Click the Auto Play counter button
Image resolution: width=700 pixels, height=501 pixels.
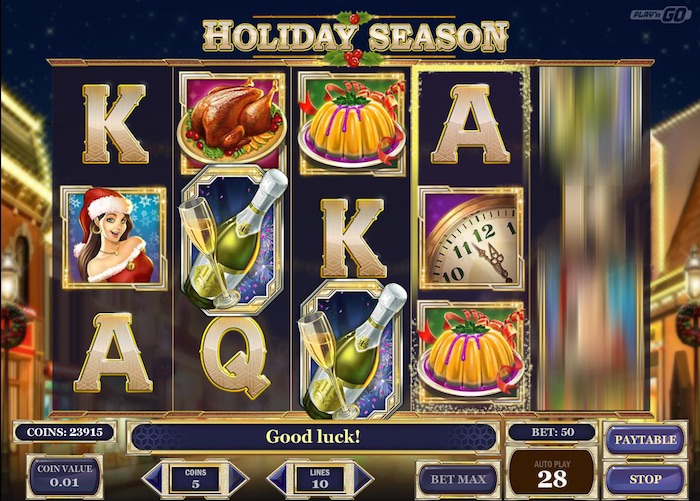click(x=551, y=474)
